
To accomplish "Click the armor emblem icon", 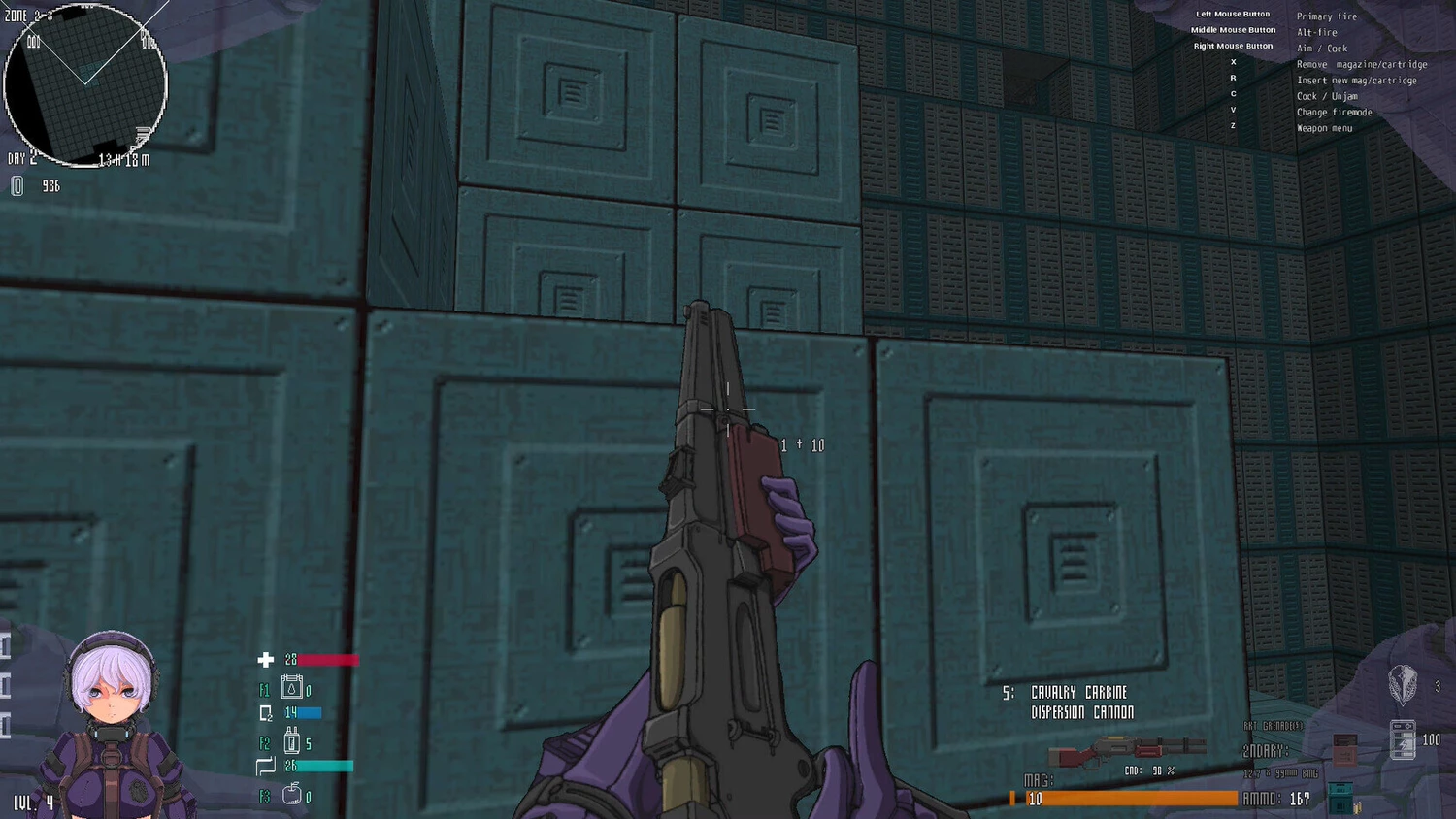I will 1403,684.
